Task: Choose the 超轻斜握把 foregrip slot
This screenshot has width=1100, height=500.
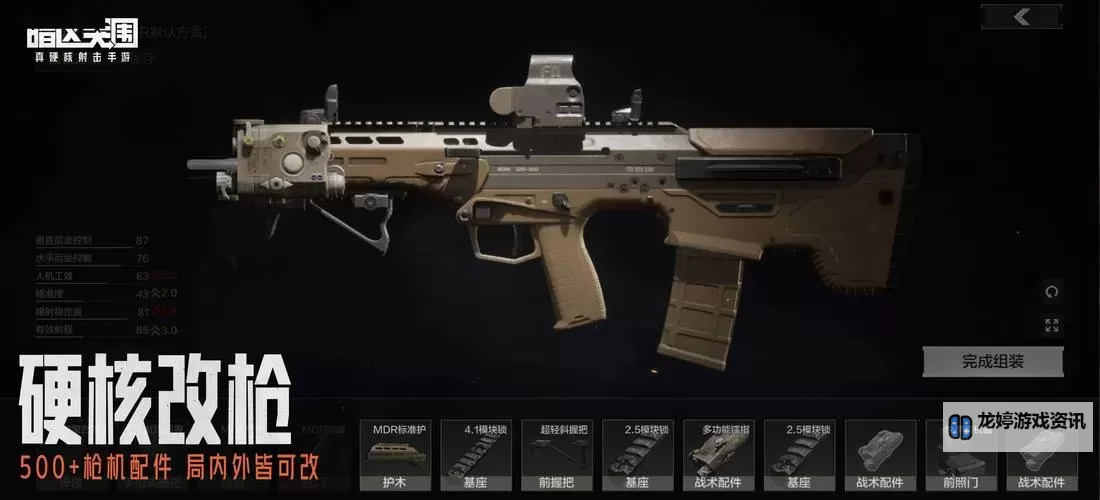Action: [x=557, y=454]
